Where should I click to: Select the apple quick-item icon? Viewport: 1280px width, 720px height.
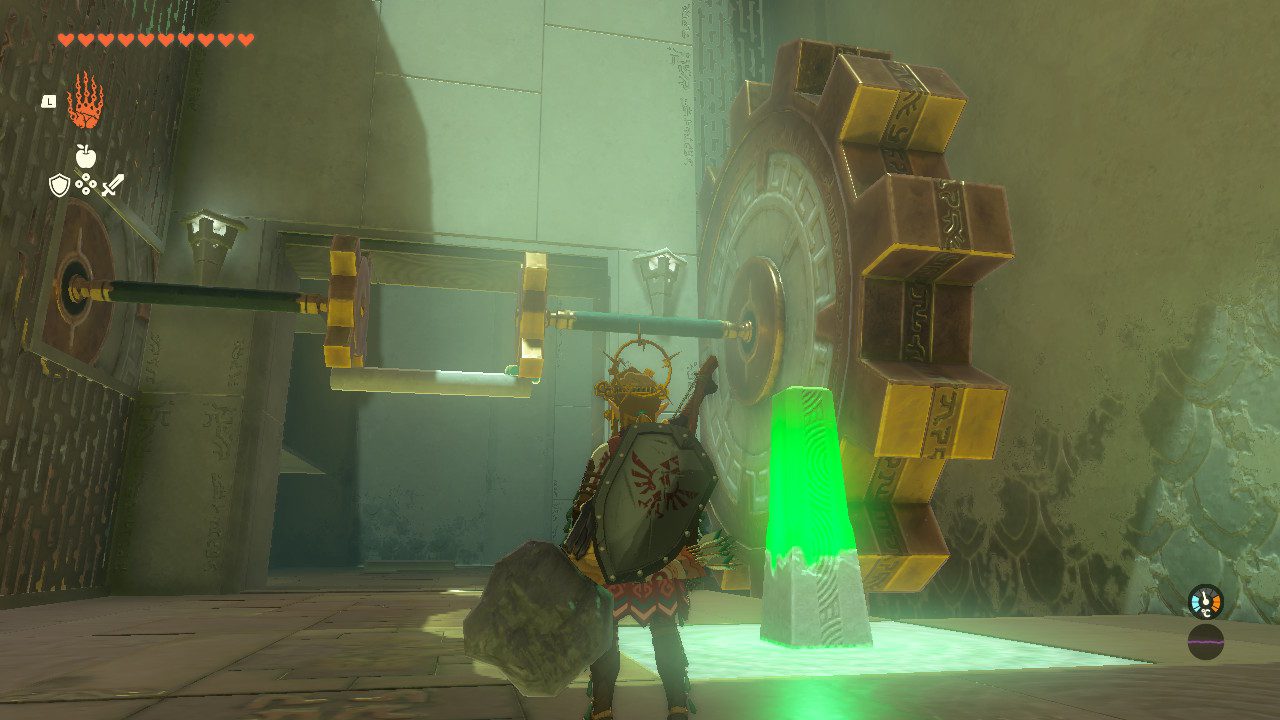(85, 155)
